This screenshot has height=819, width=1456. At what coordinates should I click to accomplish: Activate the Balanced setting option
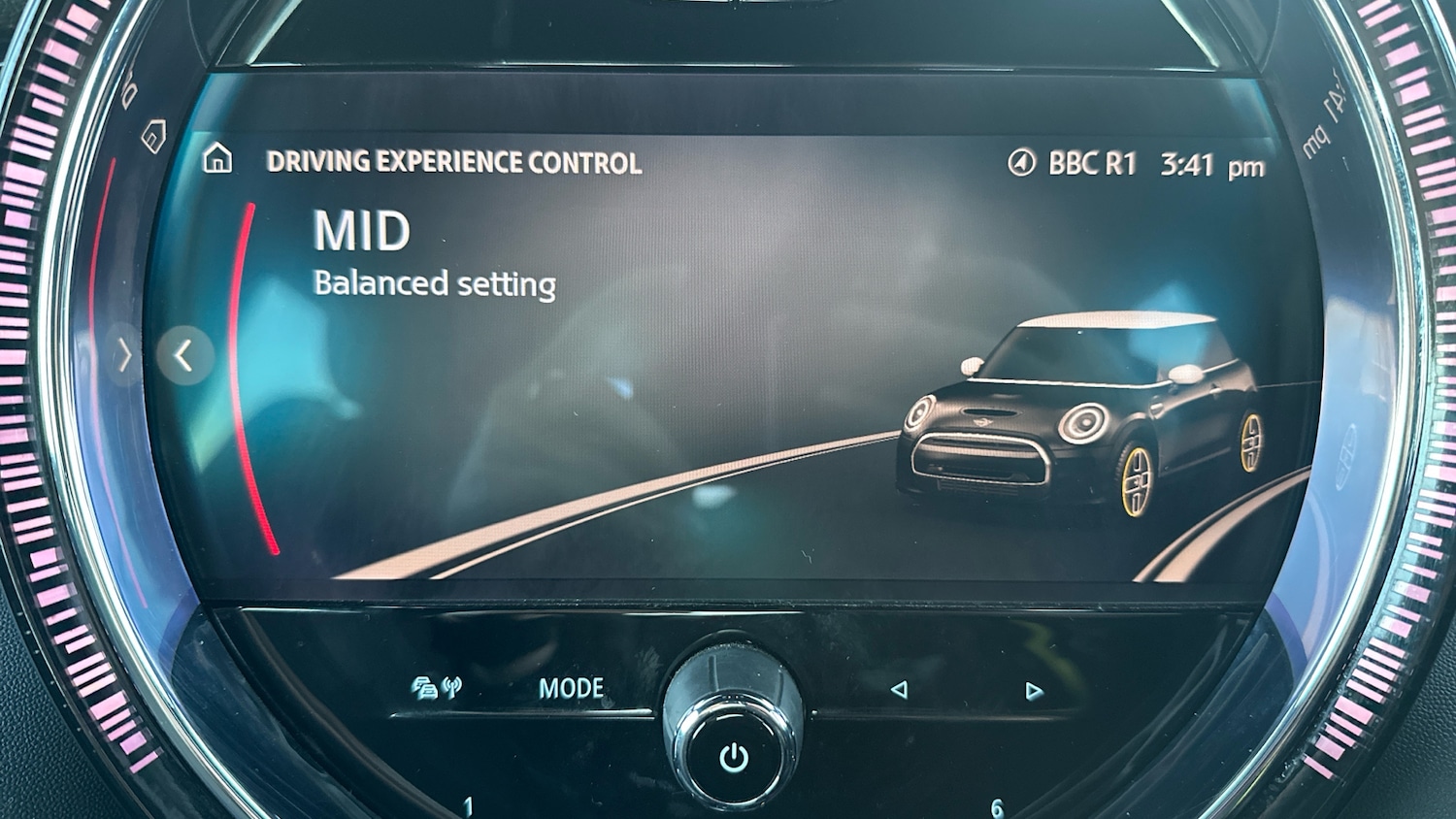[434, 284]
